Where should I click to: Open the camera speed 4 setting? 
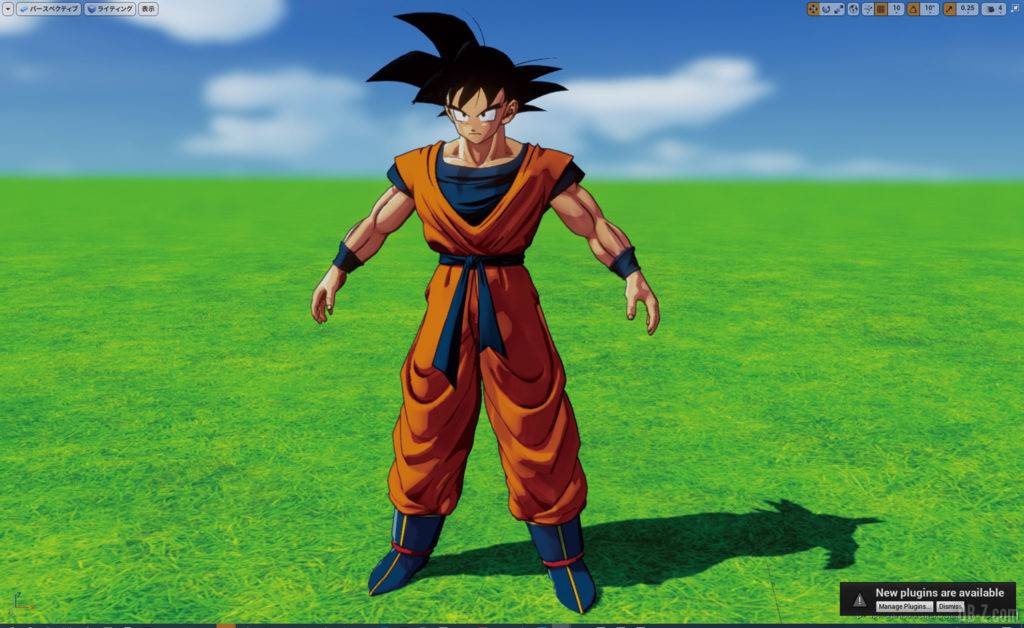coord(994,9)
